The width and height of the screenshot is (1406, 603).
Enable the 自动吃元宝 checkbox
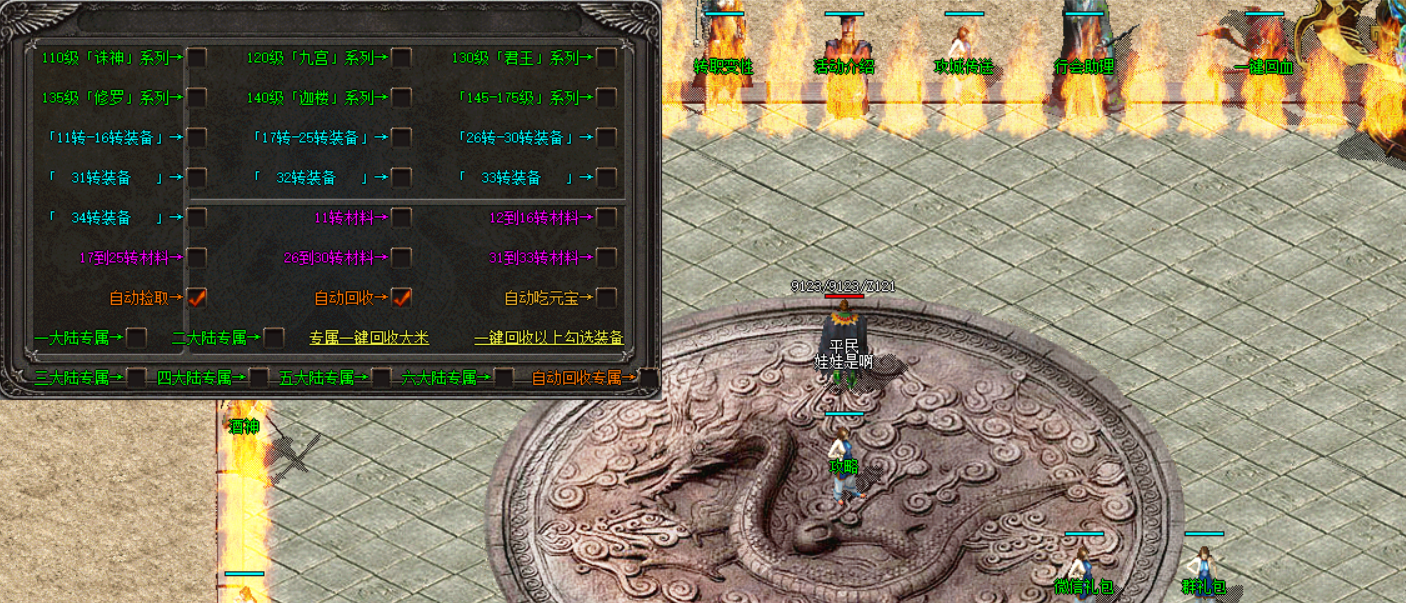click(x=606, y=298)
